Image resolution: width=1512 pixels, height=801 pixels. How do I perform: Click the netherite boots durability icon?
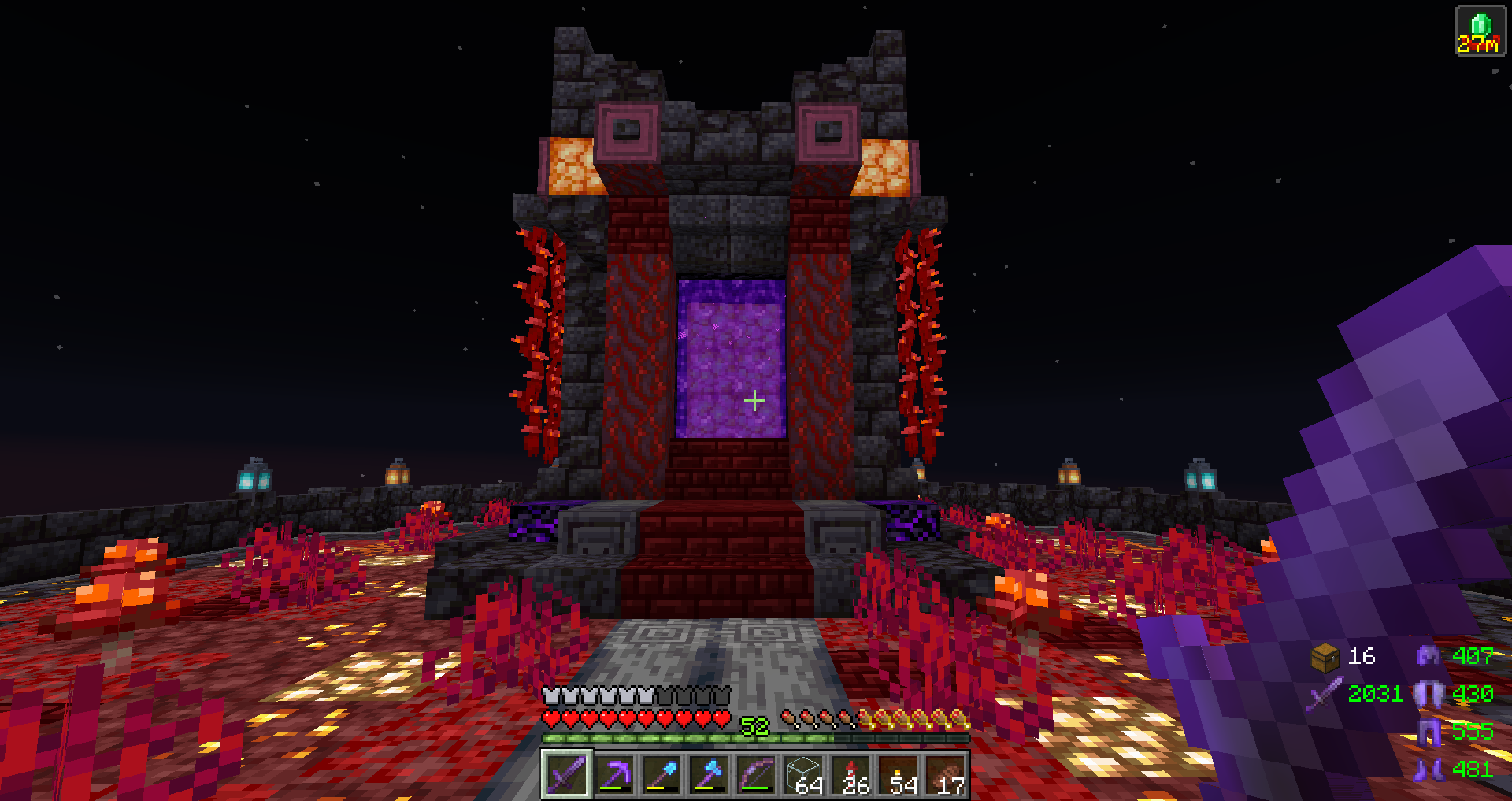point(1429,769)
